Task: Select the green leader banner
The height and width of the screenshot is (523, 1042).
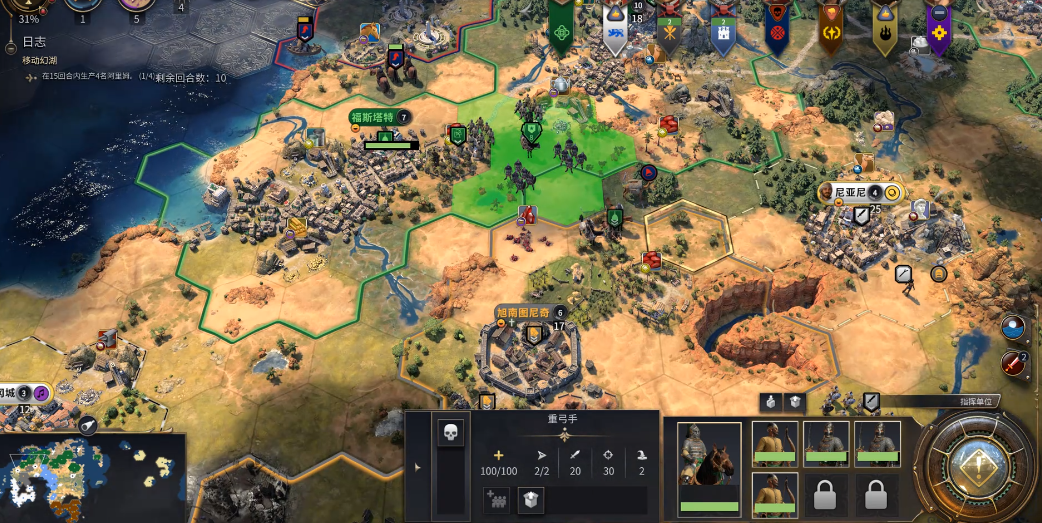Action: click(x=560, y=32)
